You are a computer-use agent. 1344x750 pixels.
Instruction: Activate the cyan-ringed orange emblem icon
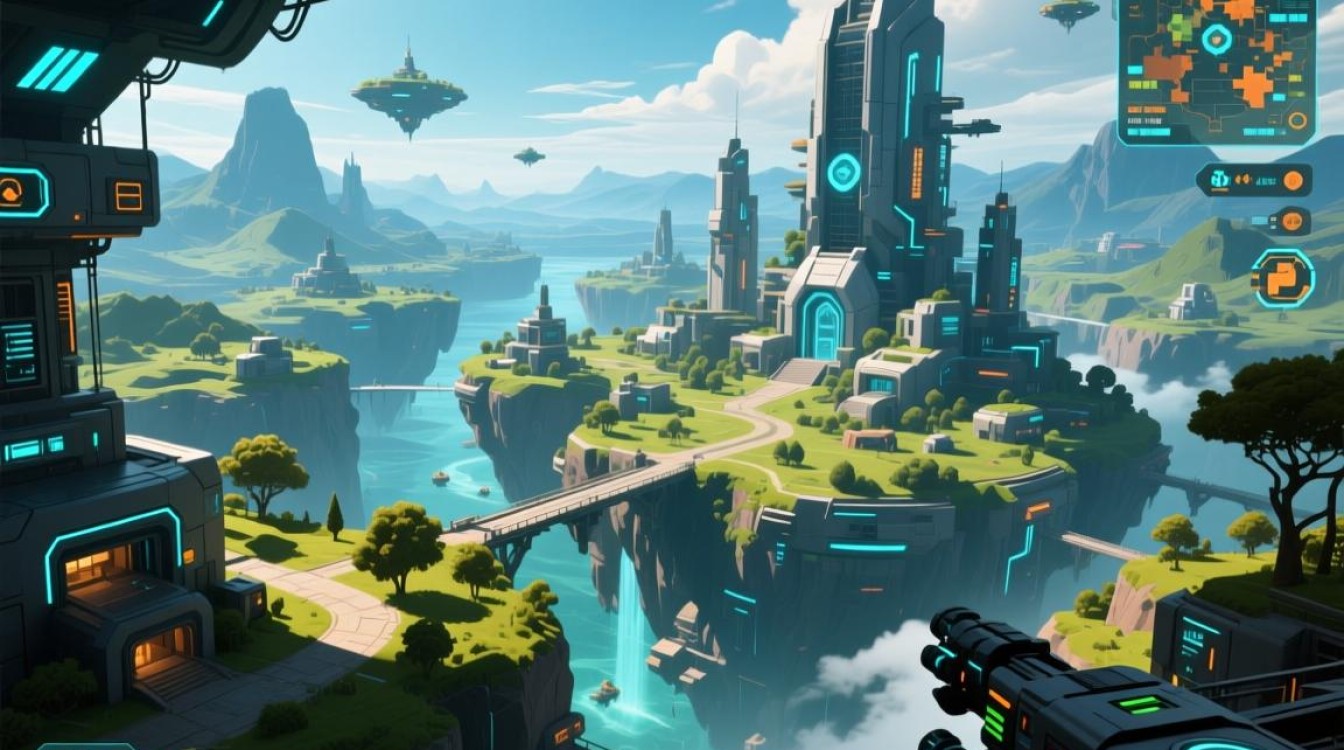pyautogui.click(x=1283, y=278)
